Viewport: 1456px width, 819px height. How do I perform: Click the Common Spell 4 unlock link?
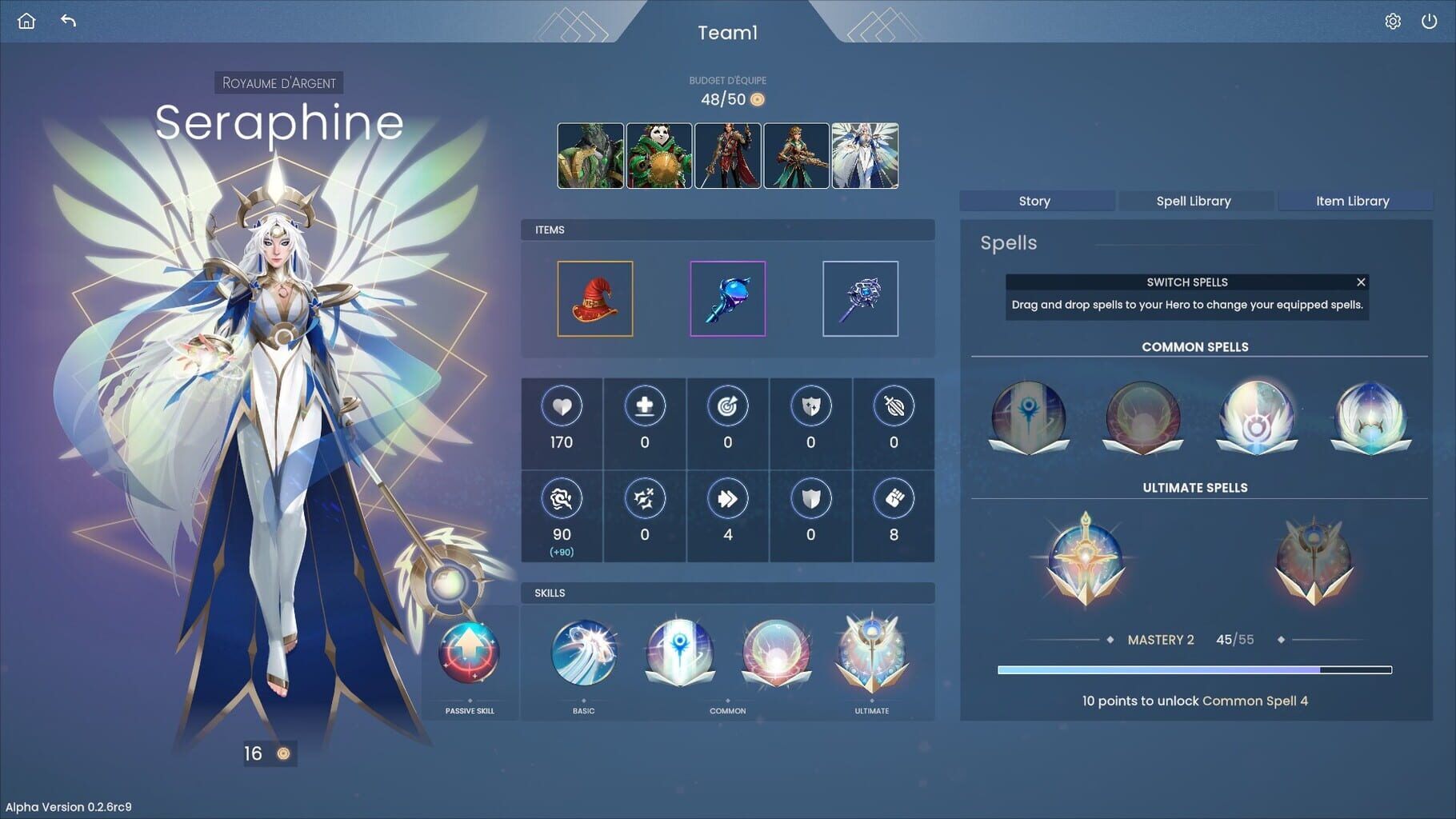[1254, 701]
